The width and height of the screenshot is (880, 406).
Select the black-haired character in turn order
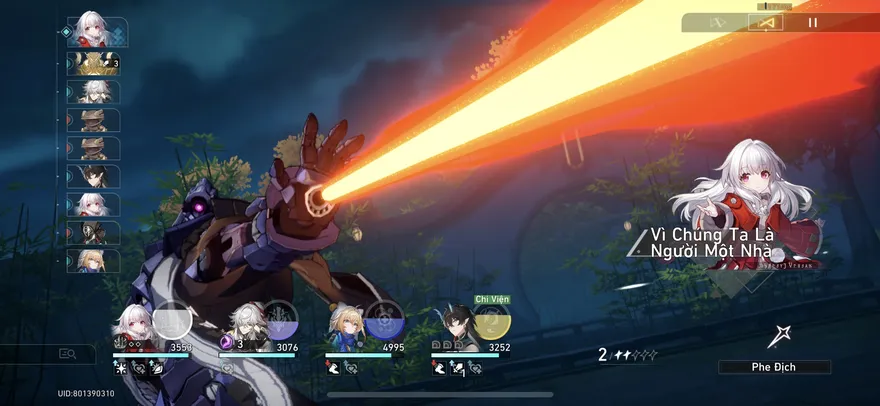tap(94, 176)
